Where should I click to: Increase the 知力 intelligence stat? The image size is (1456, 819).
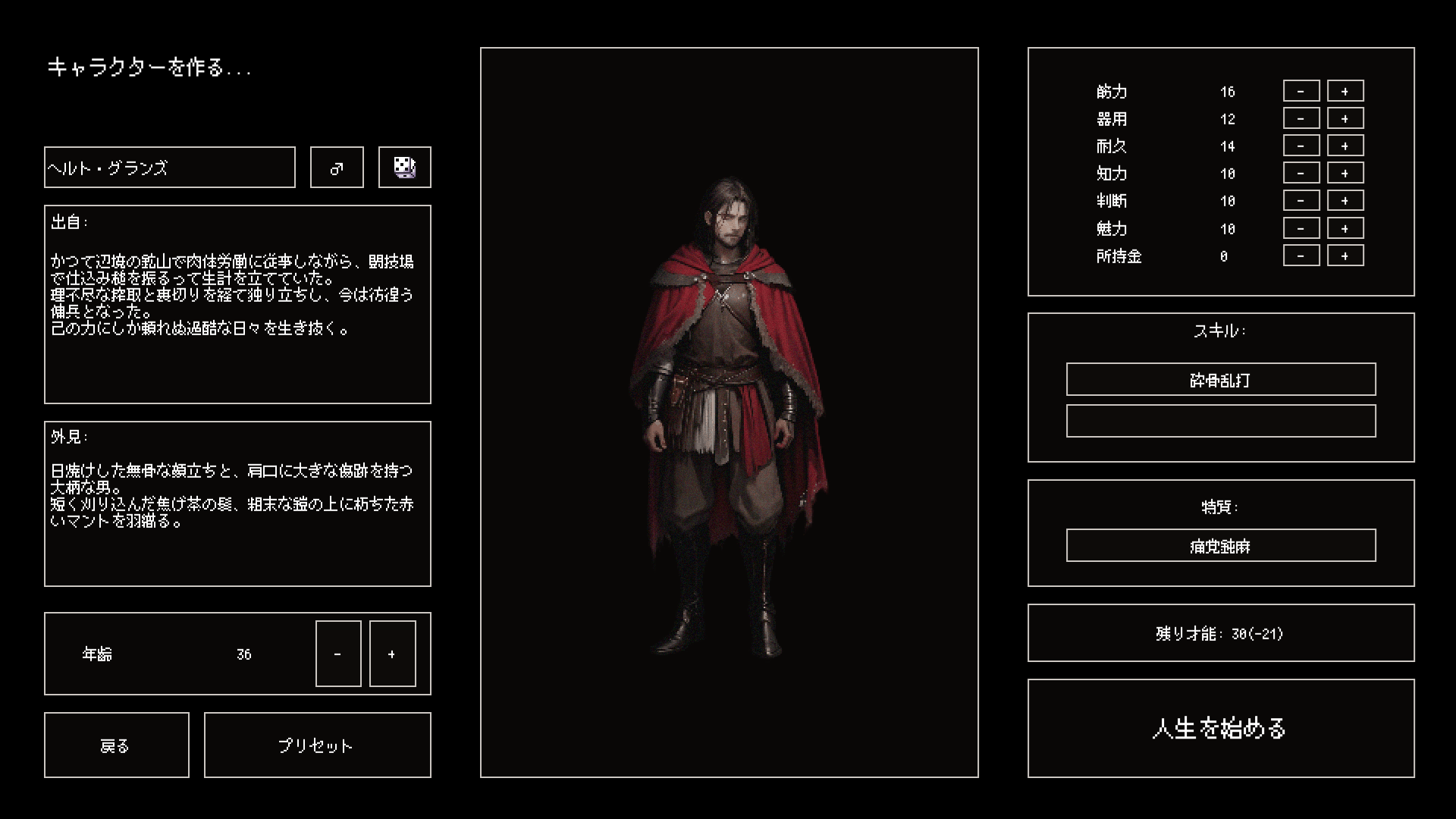click(x=1345, y=173)
